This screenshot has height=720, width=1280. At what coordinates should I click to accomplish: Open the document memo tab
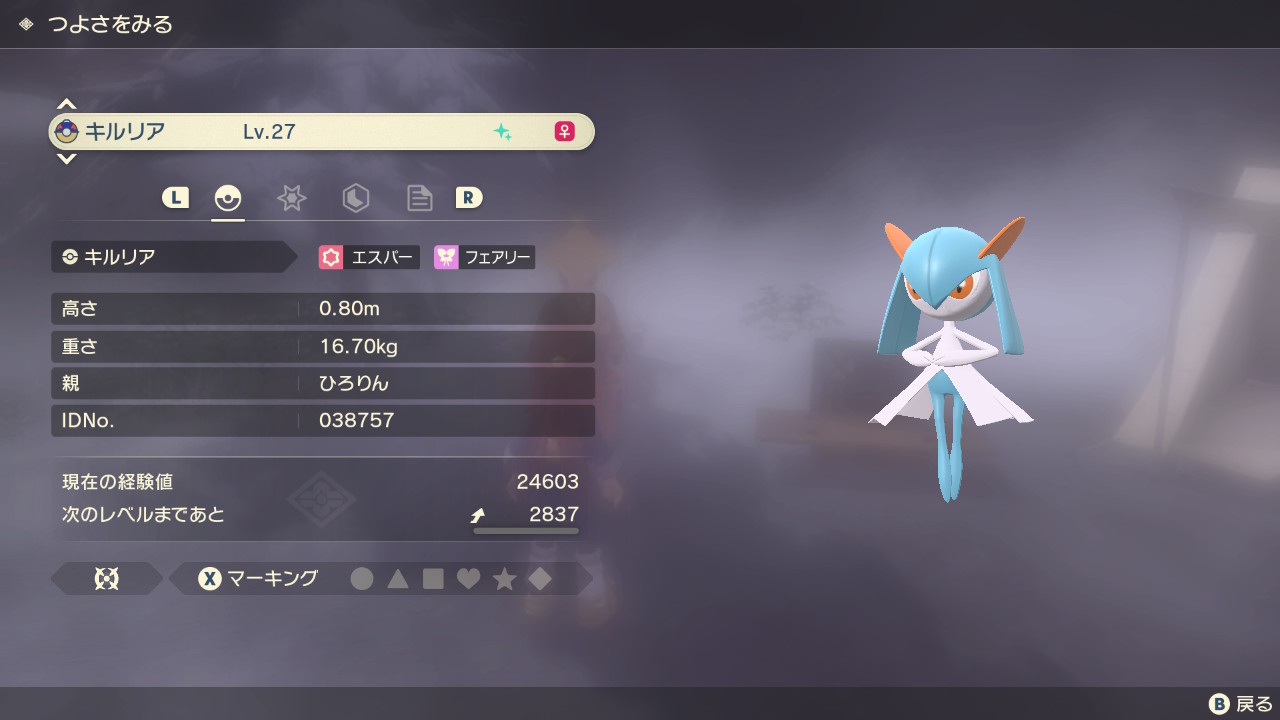(x=419, y=198)
